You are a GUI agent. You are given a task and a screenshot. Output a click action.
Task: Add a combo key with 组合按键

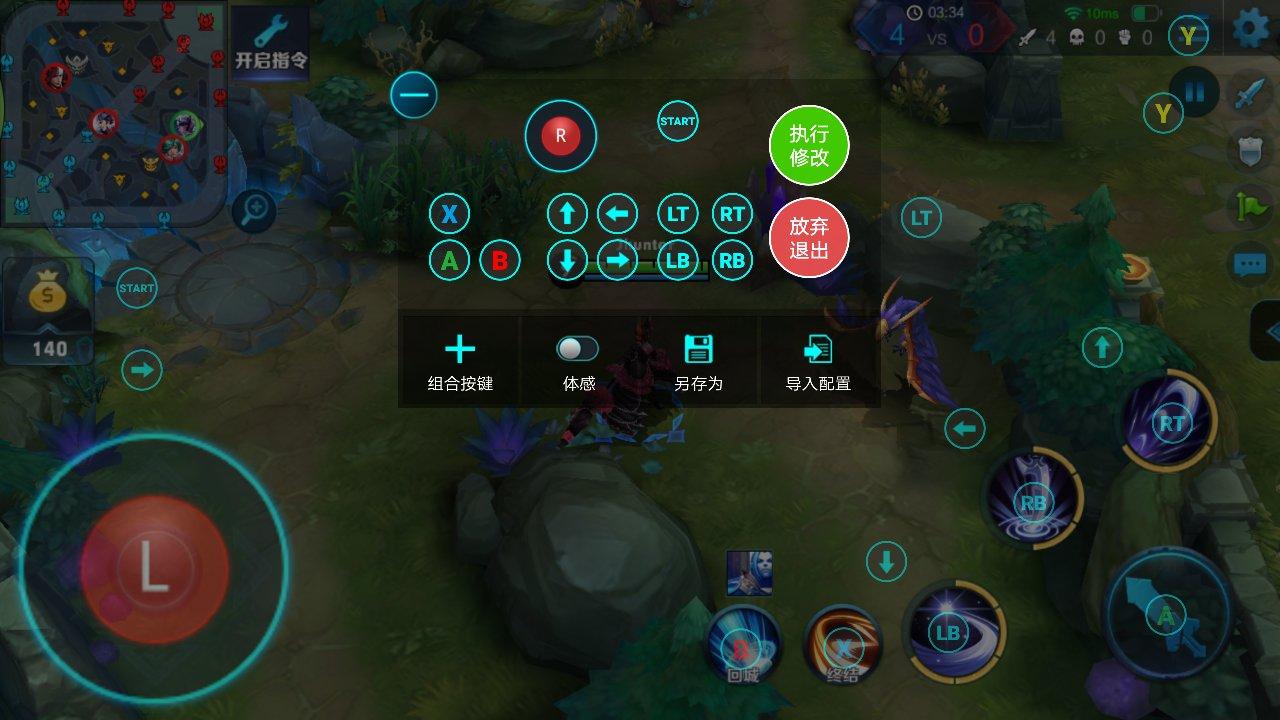pos(460,362)
